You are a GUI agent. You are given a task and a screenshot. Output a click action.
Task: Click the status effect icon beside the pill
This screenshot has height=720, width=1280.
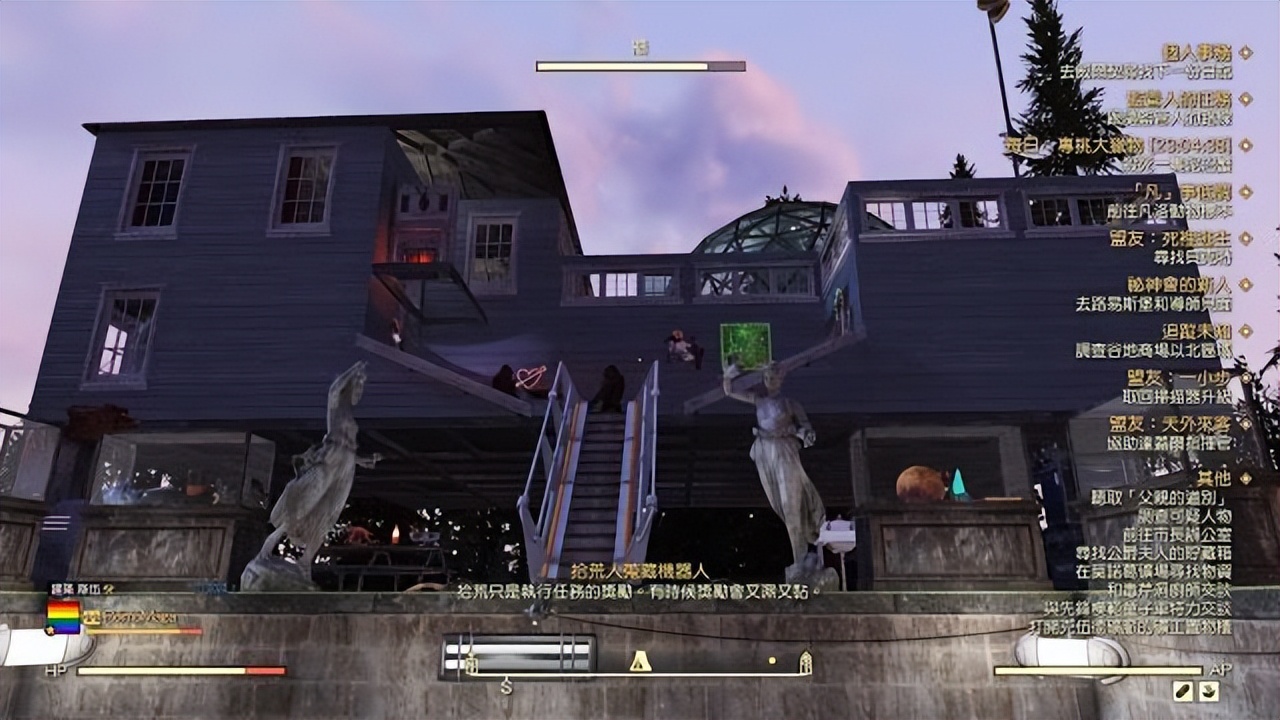[1209, 691]
